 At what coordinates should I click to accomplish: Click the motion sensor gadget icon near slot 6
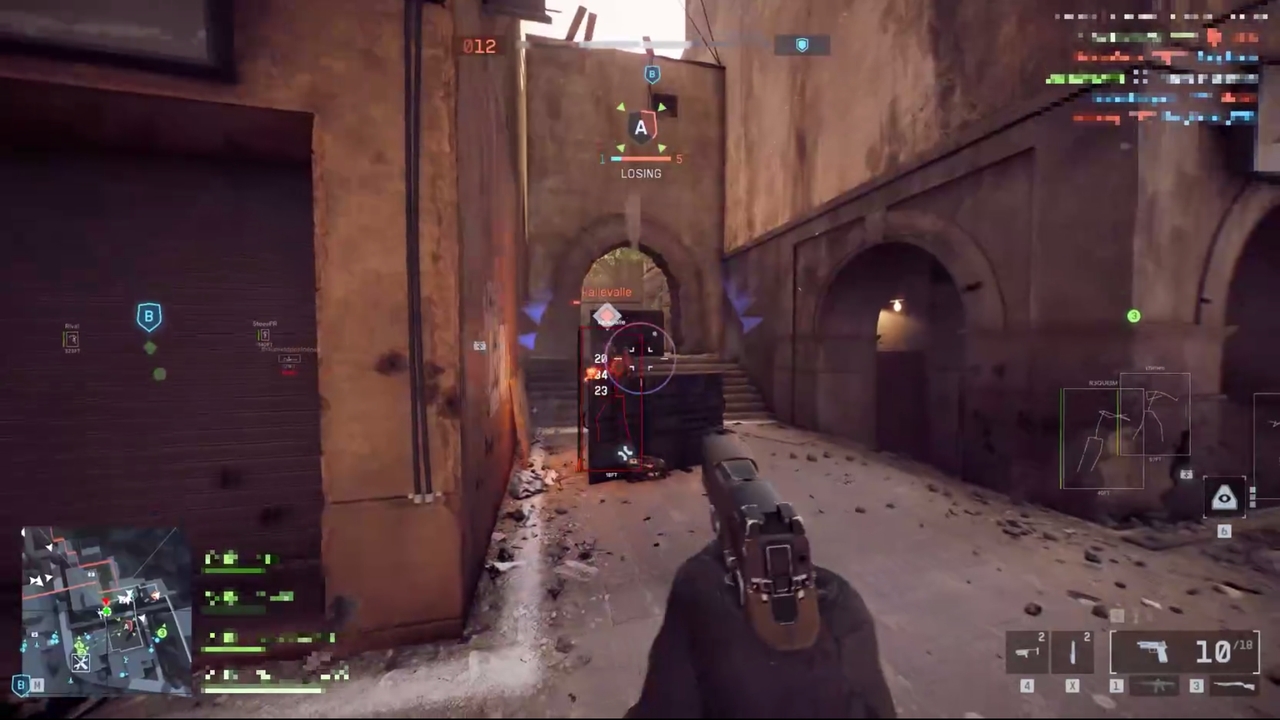tap(1224, 498)
